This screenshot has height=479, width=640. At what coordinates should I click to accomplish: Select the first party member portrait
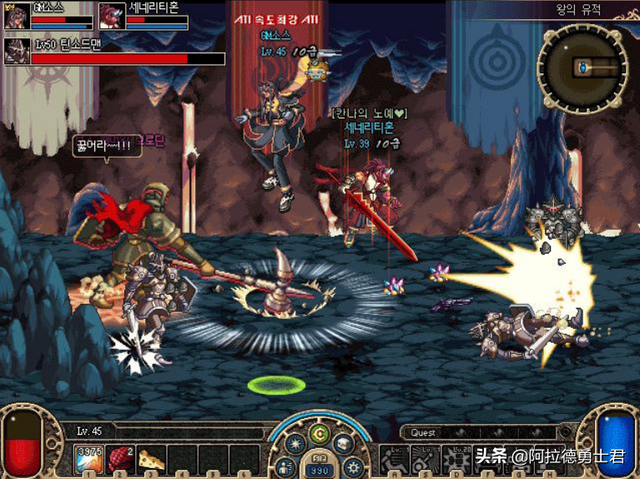[16, 14]
